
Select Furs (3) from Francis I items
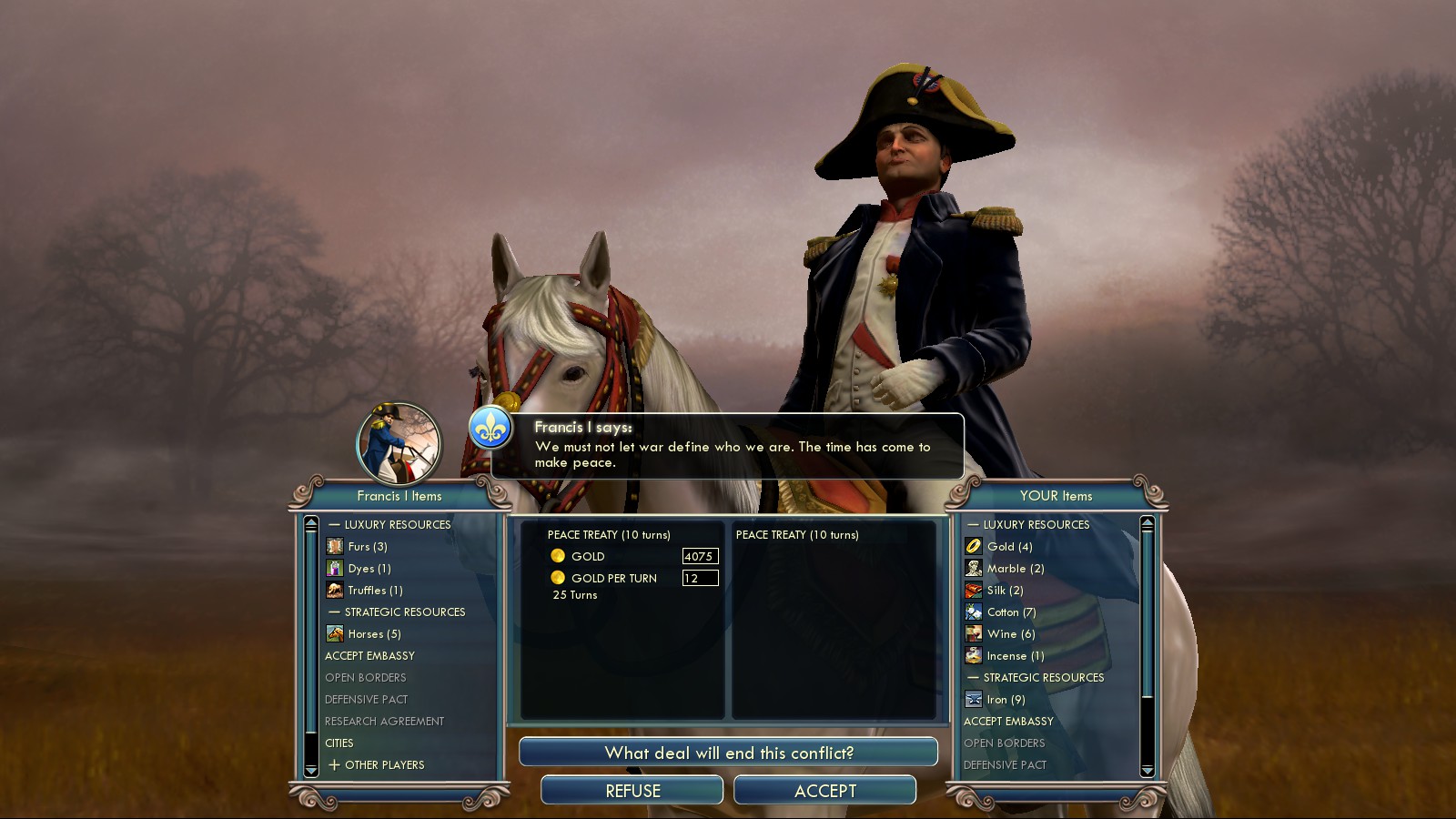(x=368, y=547)
